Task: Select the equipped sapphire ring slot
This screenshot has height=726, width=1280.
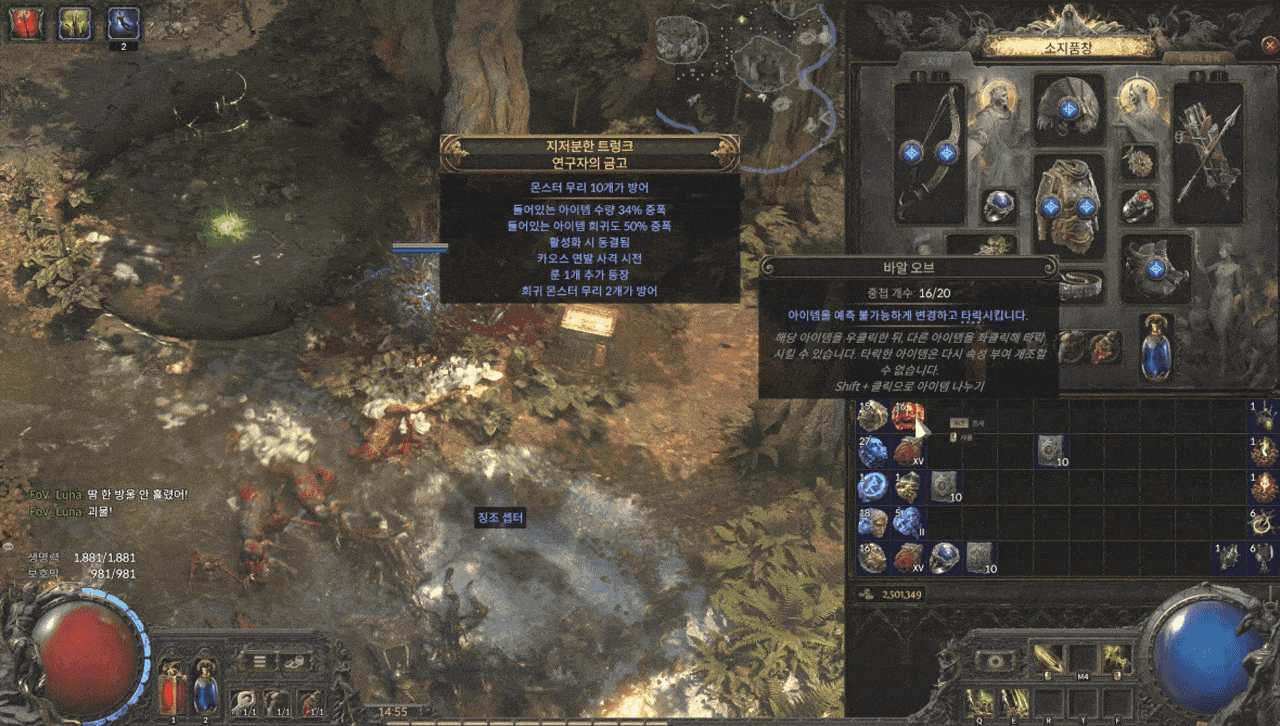Action: pos(999,205)
